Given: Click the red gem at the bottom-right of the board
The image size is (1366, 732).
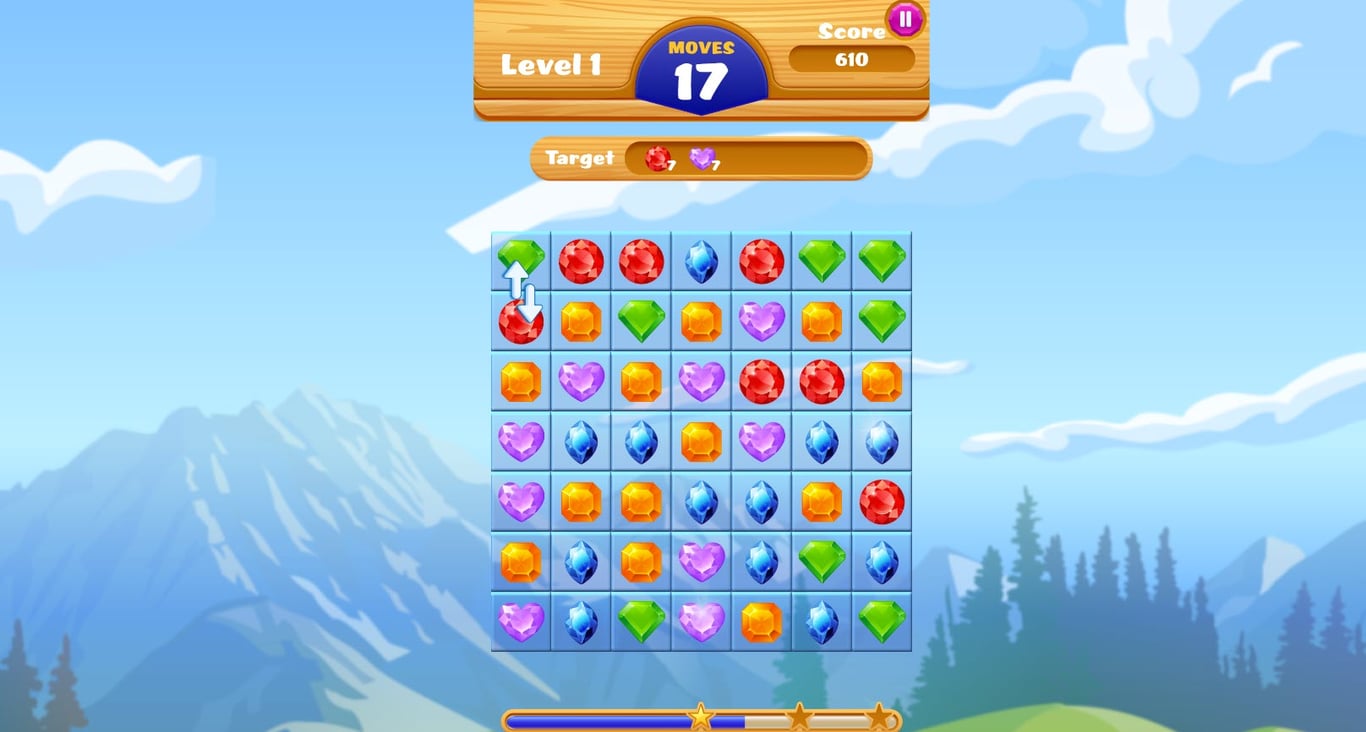Looking at the screenshot, I should click(881, 500).
